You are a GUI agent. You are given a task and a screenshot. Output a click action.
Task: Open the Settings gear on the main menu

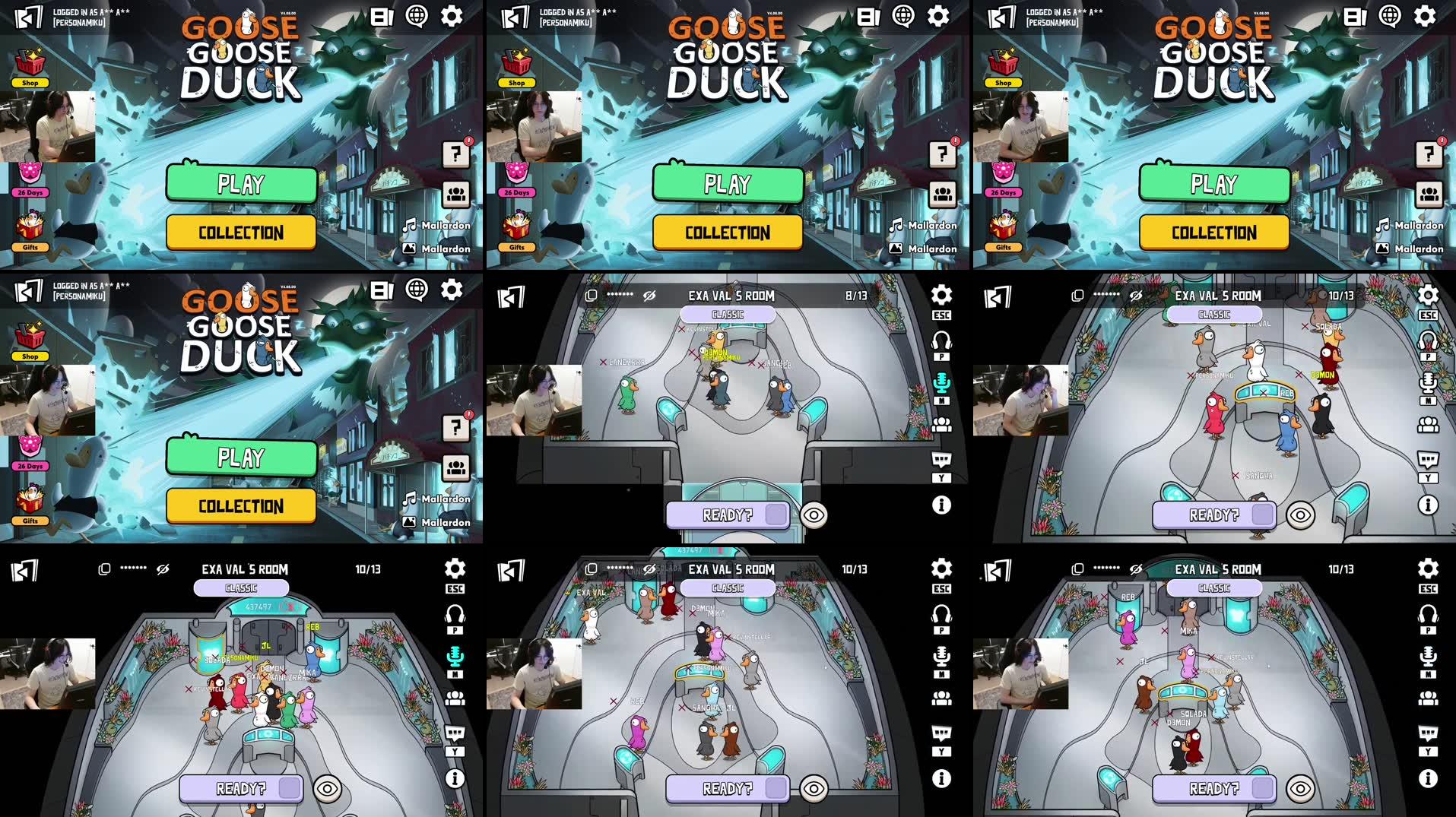point(452,15)
